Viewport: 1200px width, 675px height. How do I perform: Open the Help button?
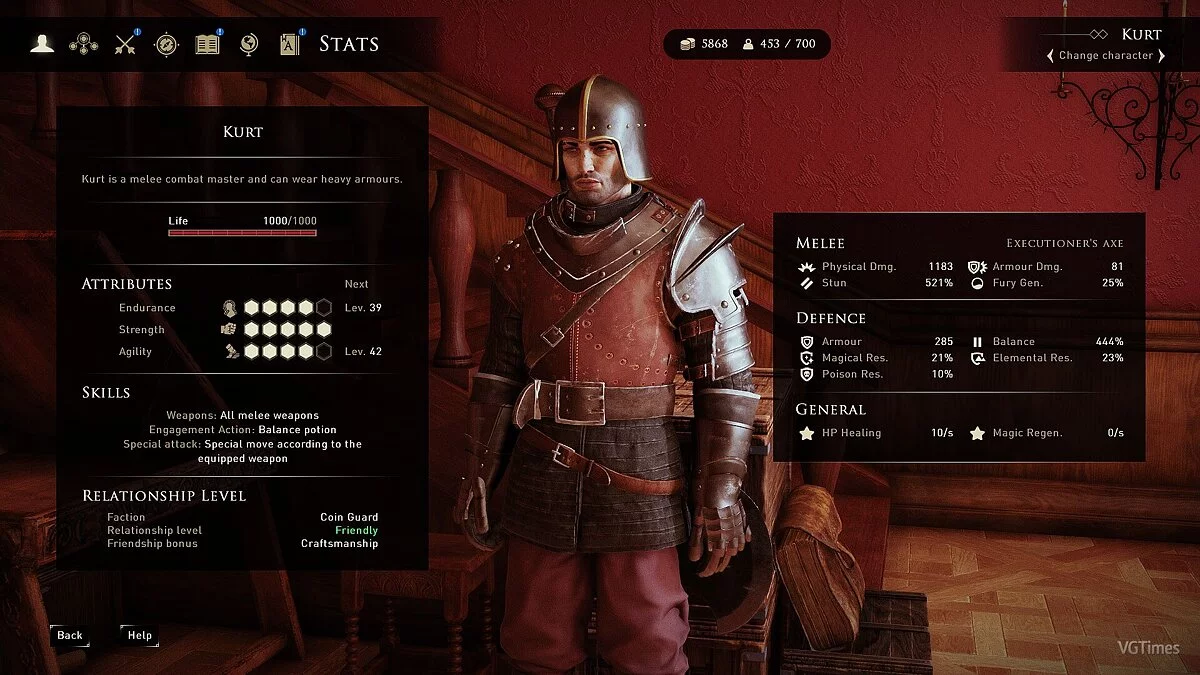[140, 635]
